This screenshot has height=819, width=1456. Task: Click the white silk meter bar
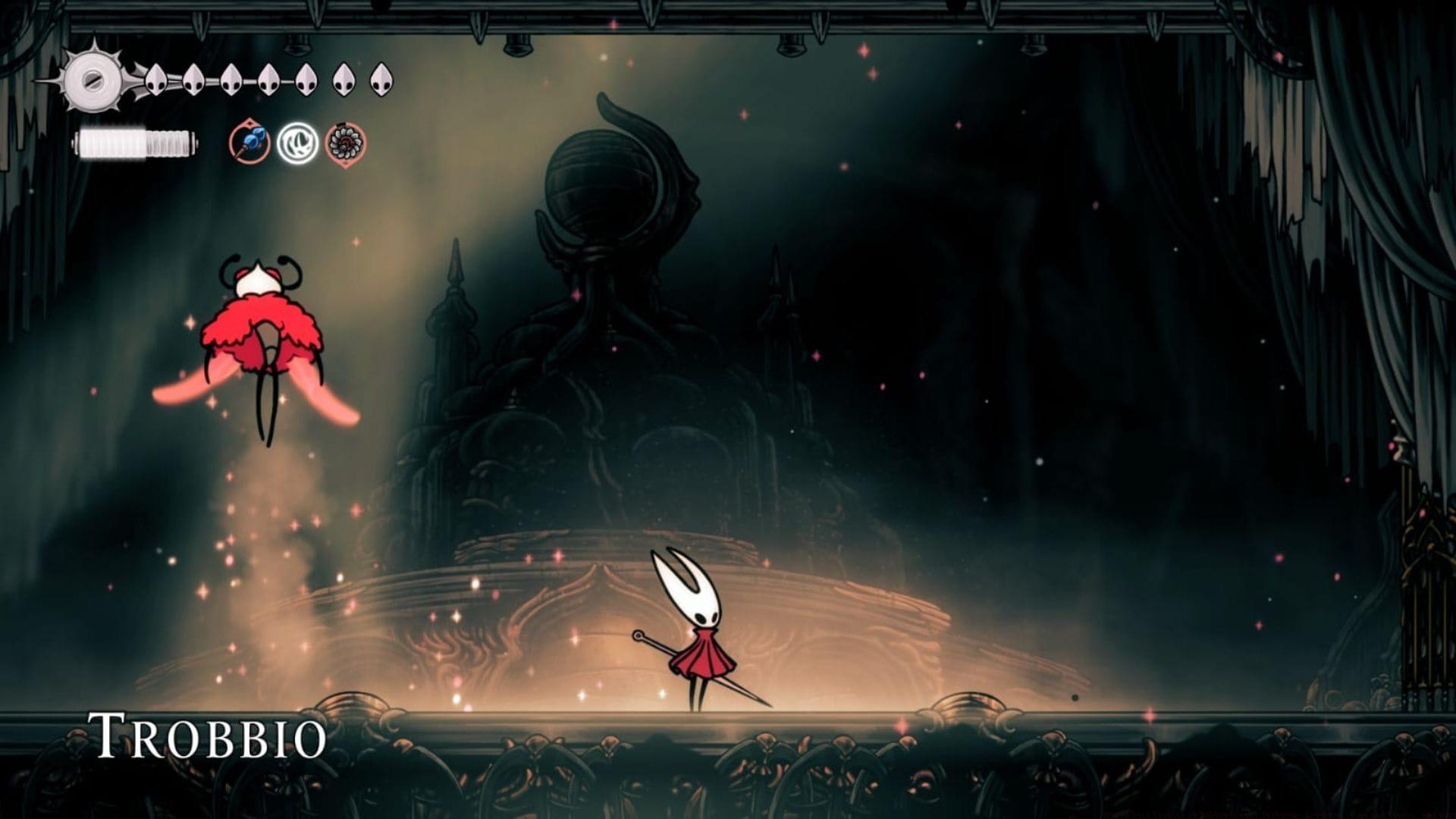click(133, 144)
